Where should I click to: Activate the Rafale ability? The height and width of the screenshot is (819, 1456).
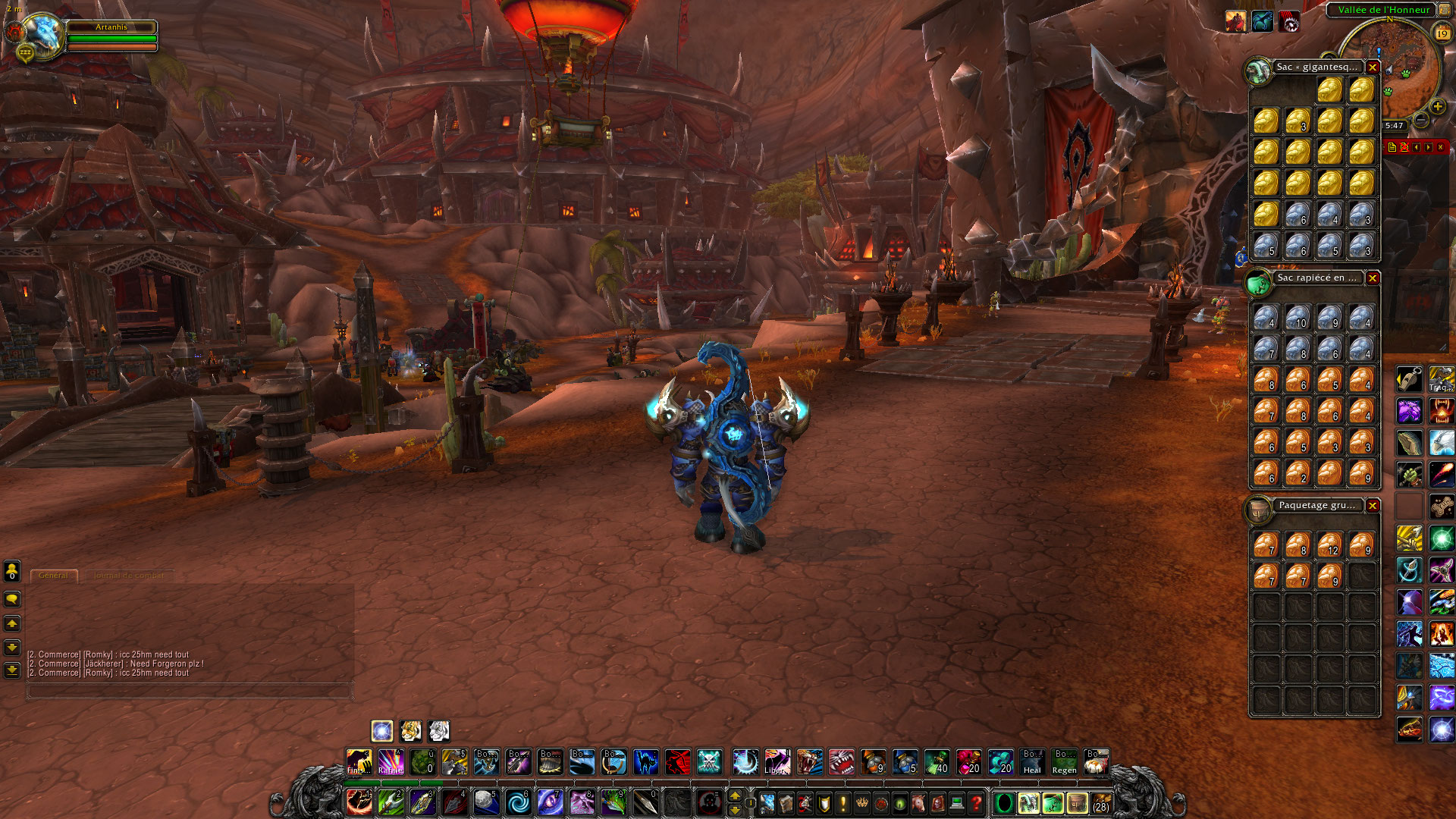(391, 761)
